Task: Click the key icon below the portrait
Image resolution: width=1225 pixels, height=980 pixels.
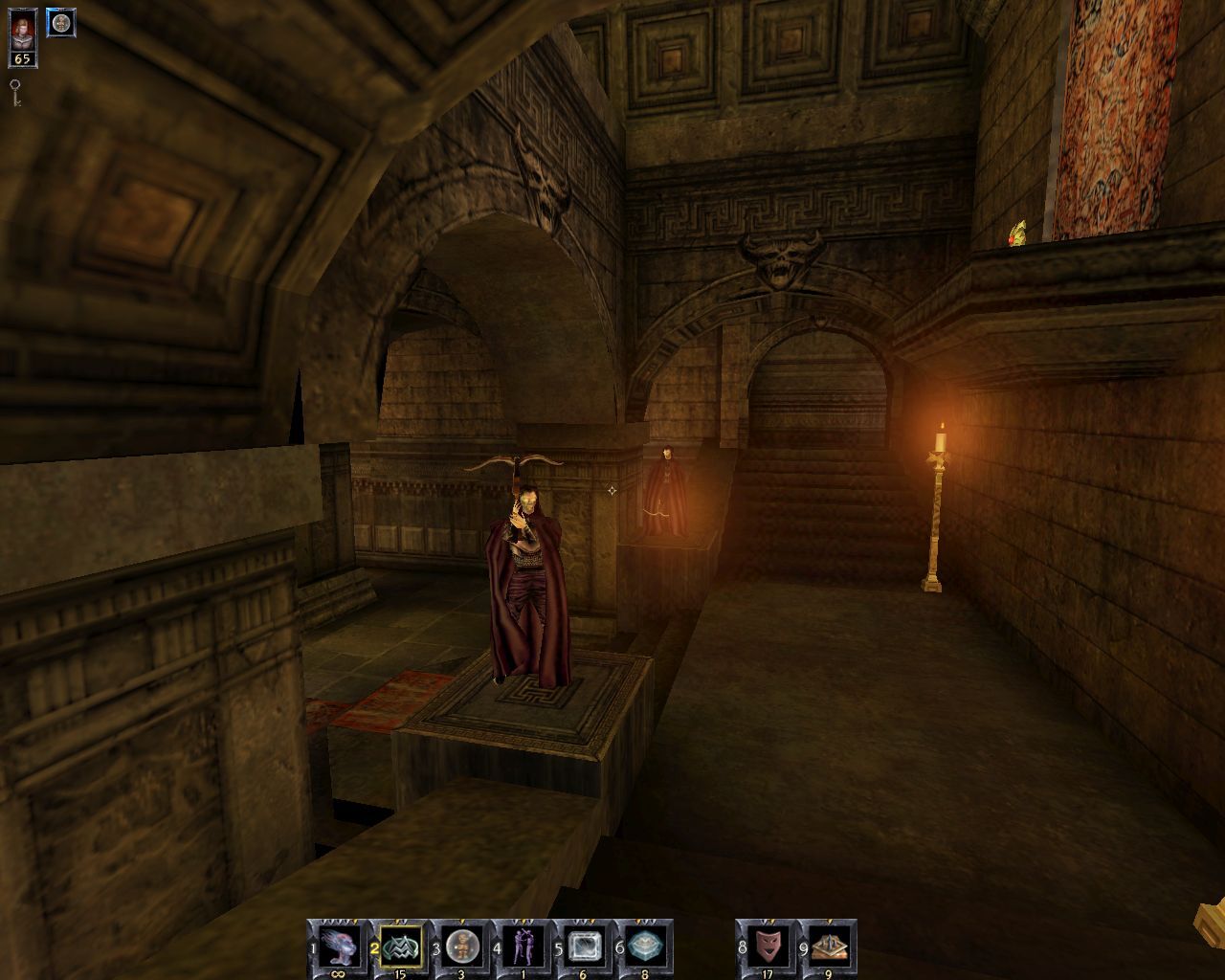Action: tap(17, 90)
